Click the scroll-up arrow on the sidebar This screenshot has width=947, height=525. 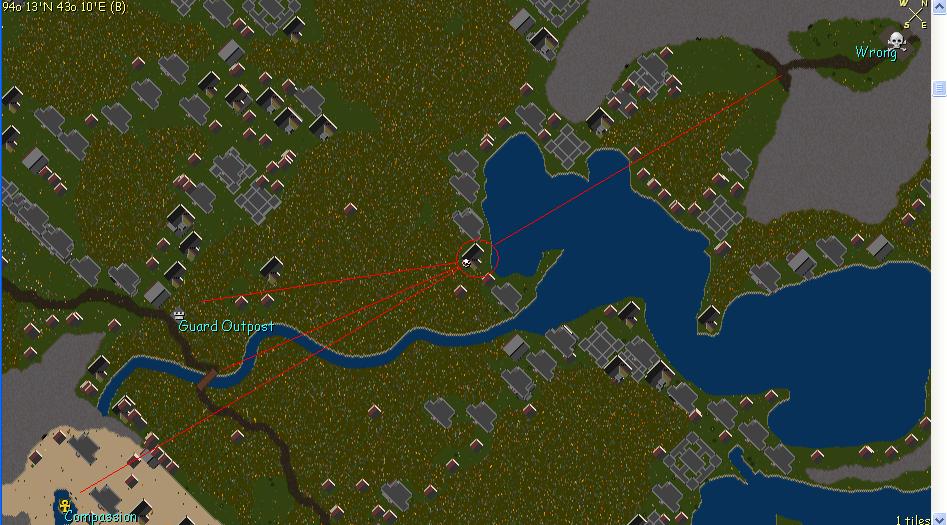point(940,6)
